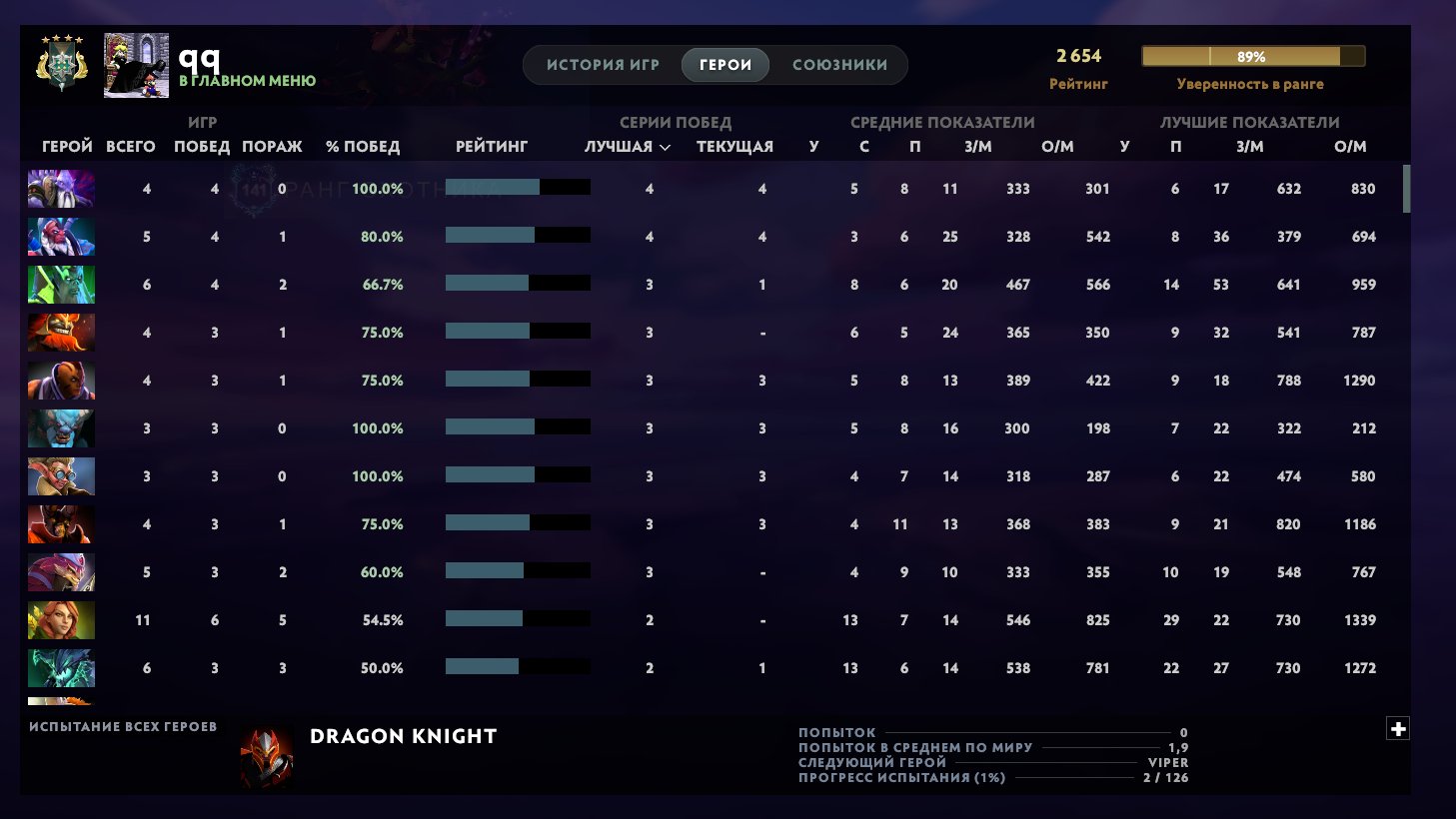The image size is (1456, 819).
Task: Click the Dragon Knight challenge portrait
Action: 265,754
